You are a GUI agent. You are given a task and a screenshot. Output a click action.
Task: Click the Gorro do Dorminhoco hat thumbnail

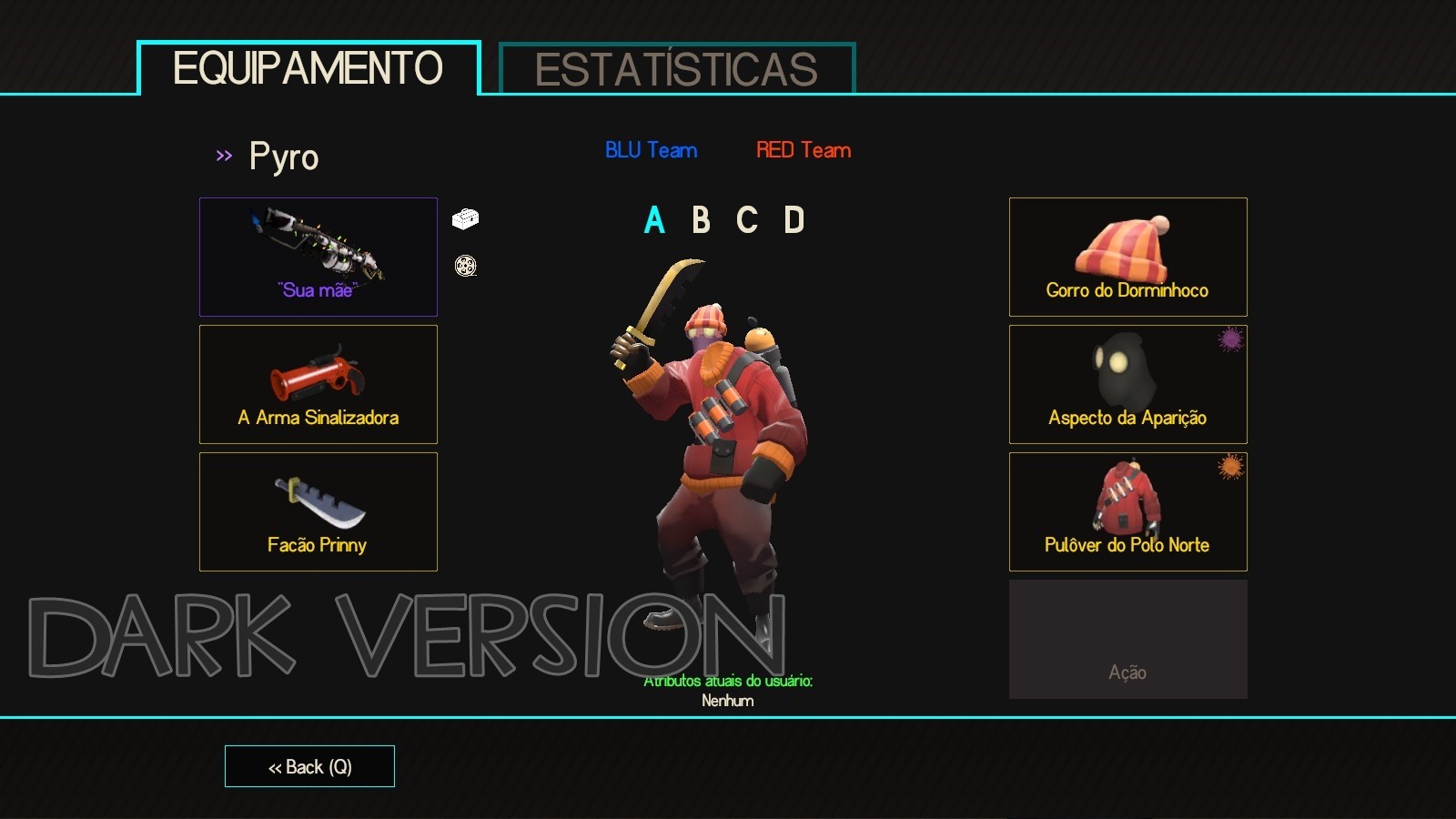1127,256
